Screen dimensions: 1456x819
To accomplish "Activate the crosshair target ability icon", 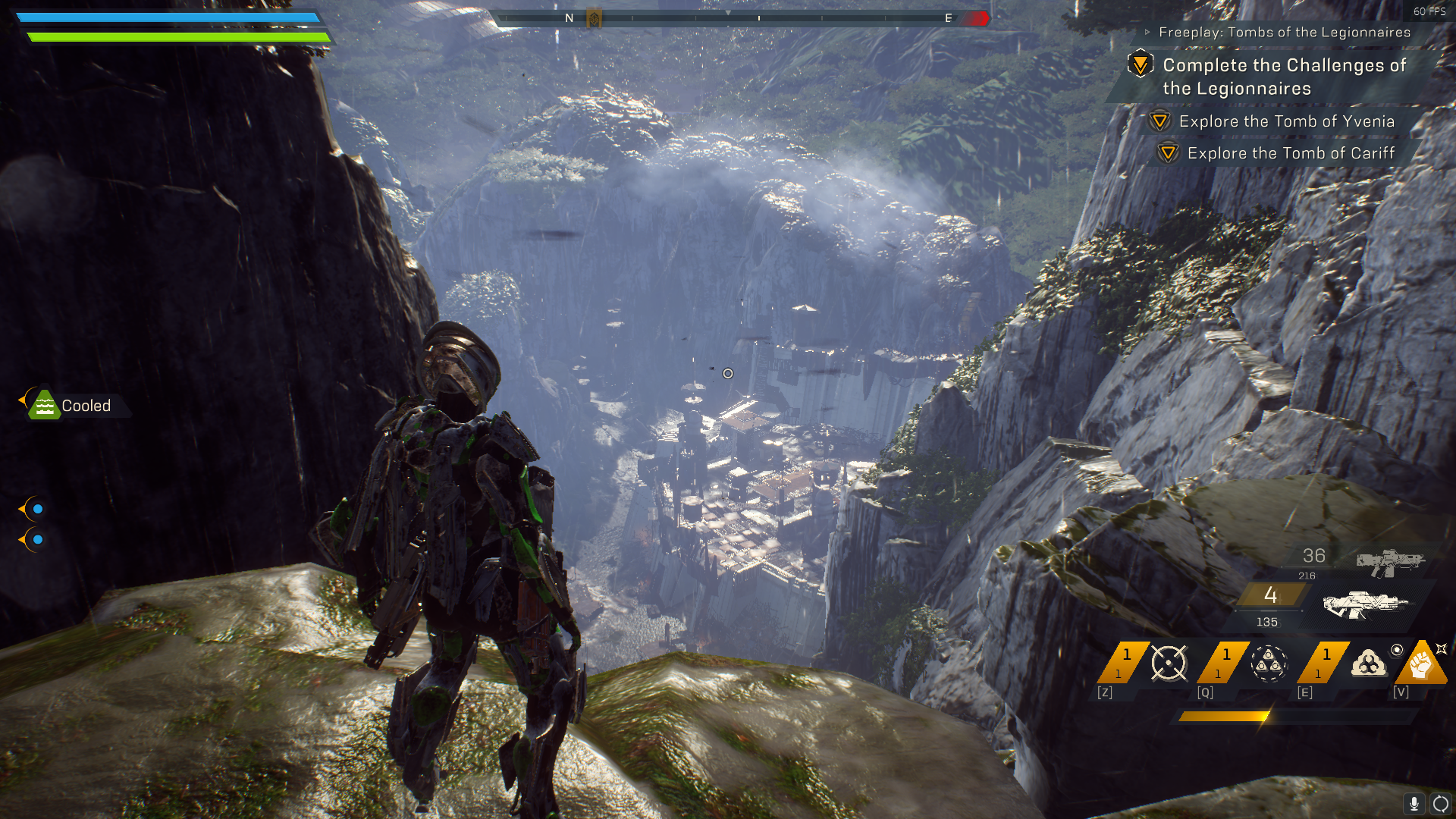I will pos(1168,664).
